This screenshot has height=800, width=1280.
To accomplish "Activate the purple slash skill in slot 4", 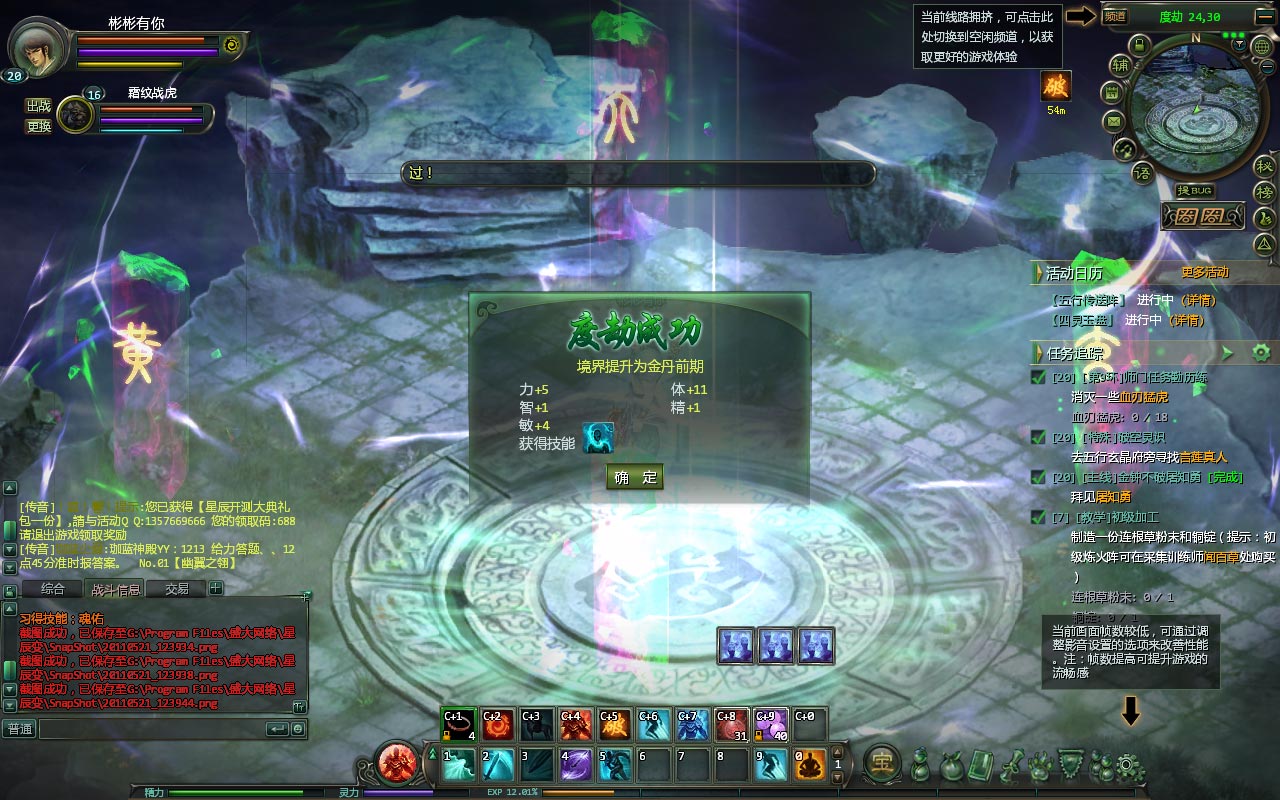I will (577, 765).
